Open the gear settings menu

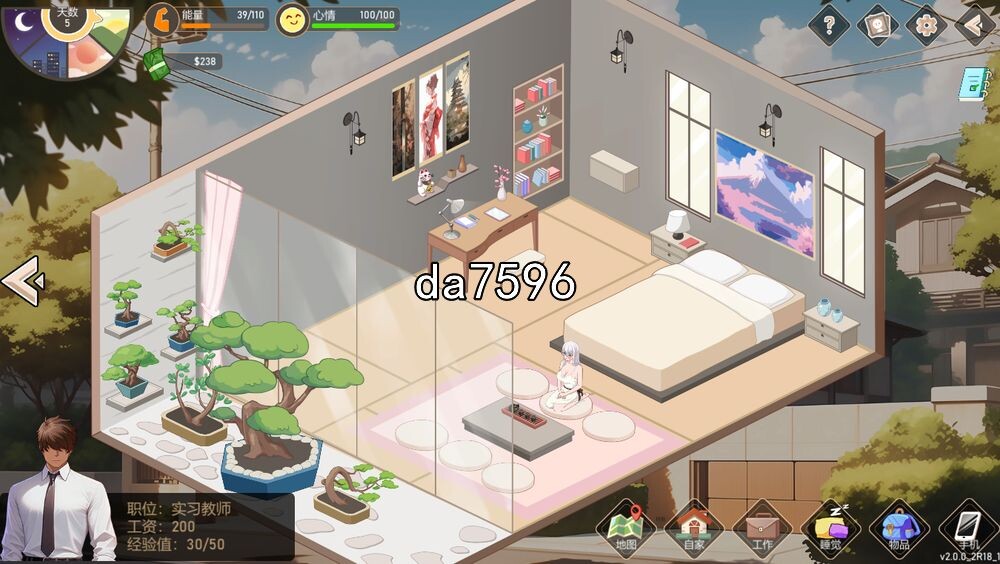[x=926, y=24]
